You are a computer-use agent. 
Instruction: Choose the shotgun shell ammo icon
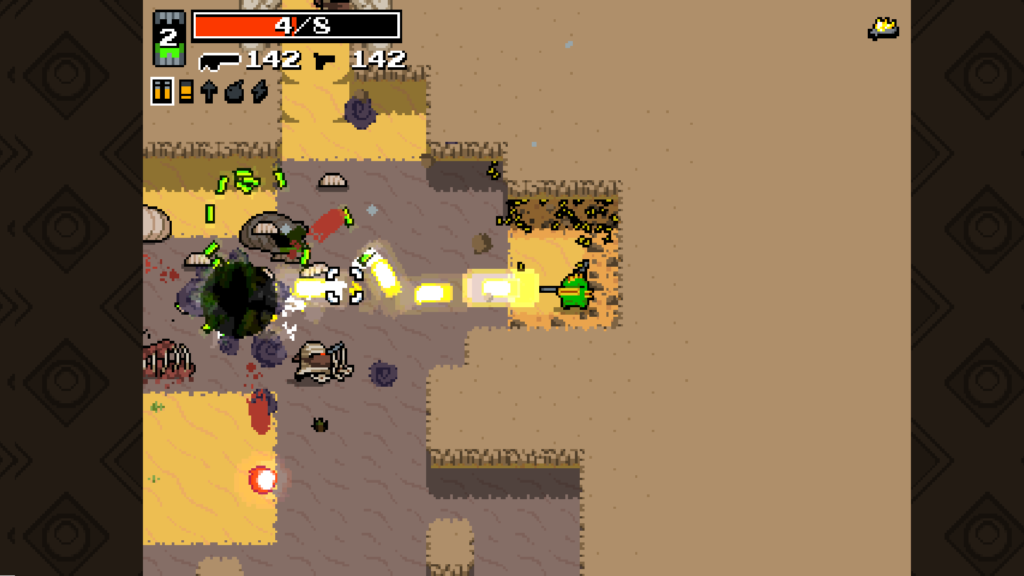[x=185, y=91]
